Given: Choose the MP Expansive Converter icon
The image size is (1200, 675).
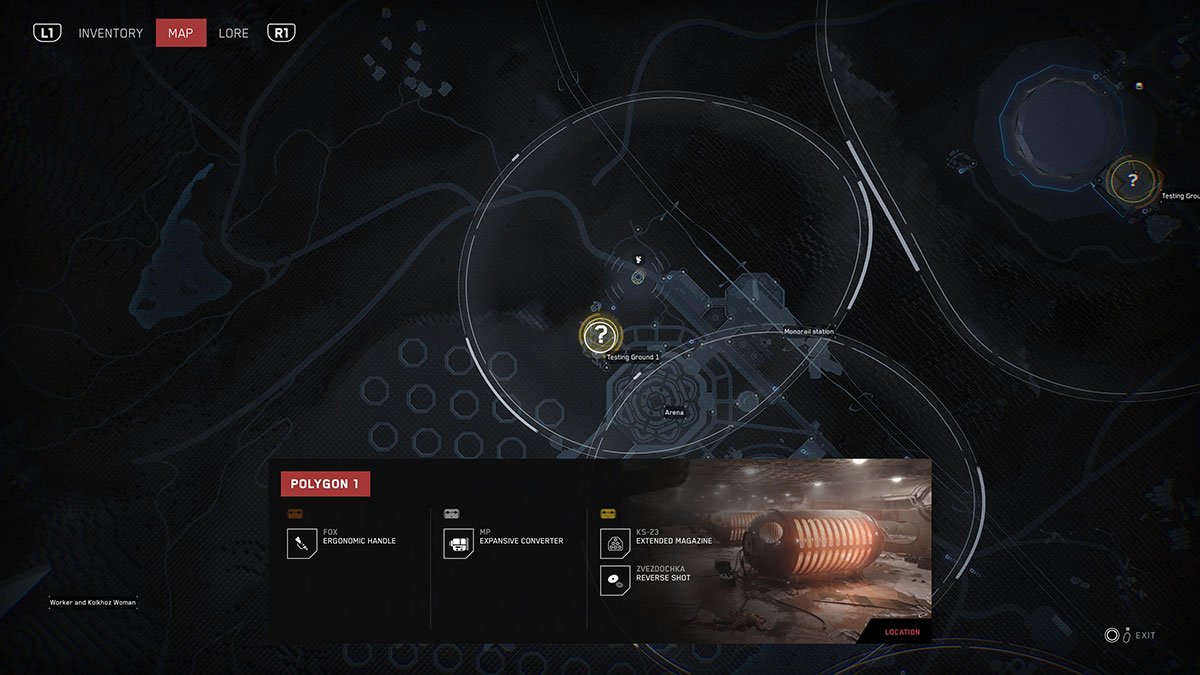Looking at the screenshot, I should (459, 544).
